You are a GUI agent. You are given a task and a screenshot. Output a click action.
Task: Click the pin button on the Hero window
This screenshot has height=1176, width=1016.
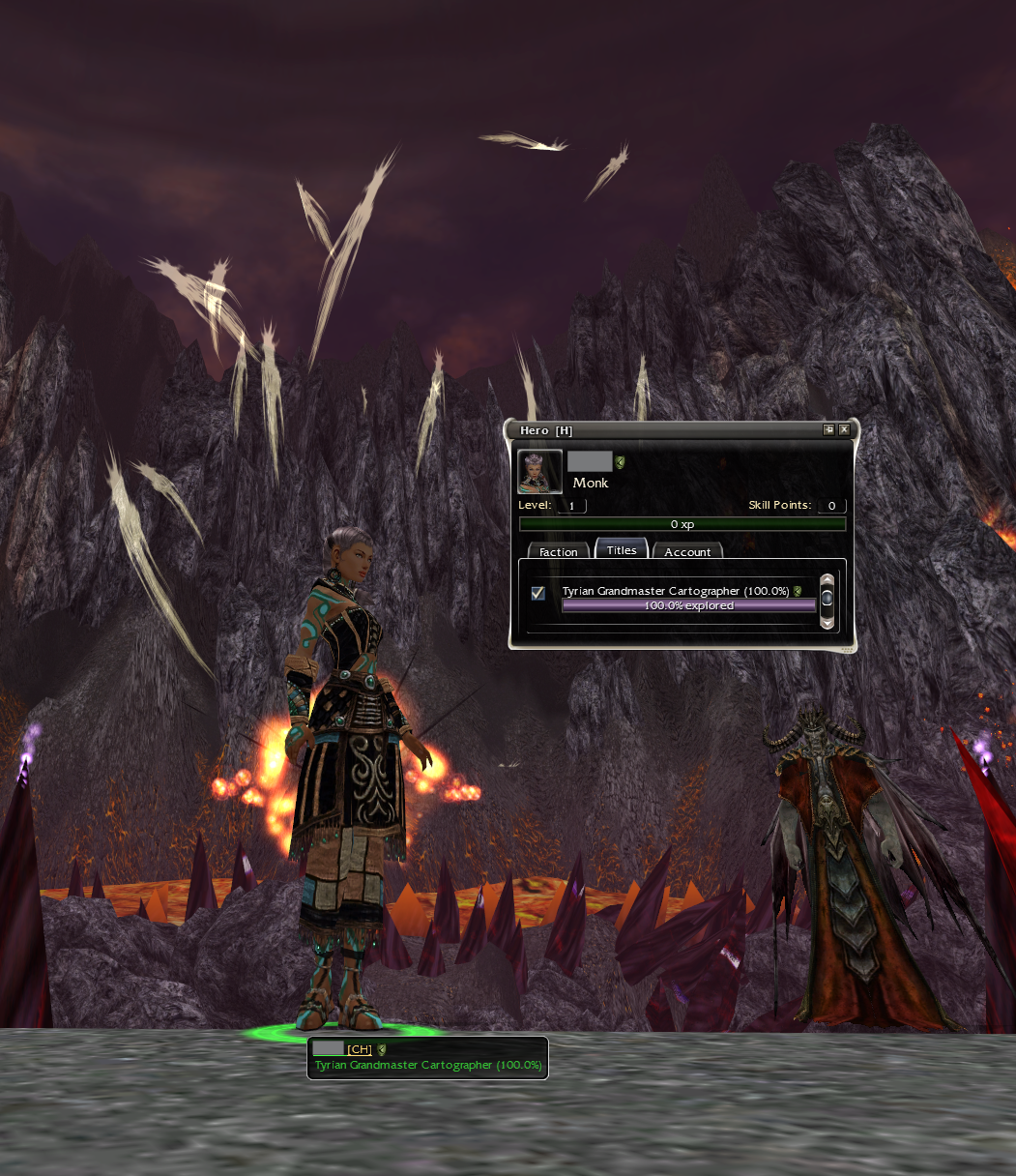point(828,430)
